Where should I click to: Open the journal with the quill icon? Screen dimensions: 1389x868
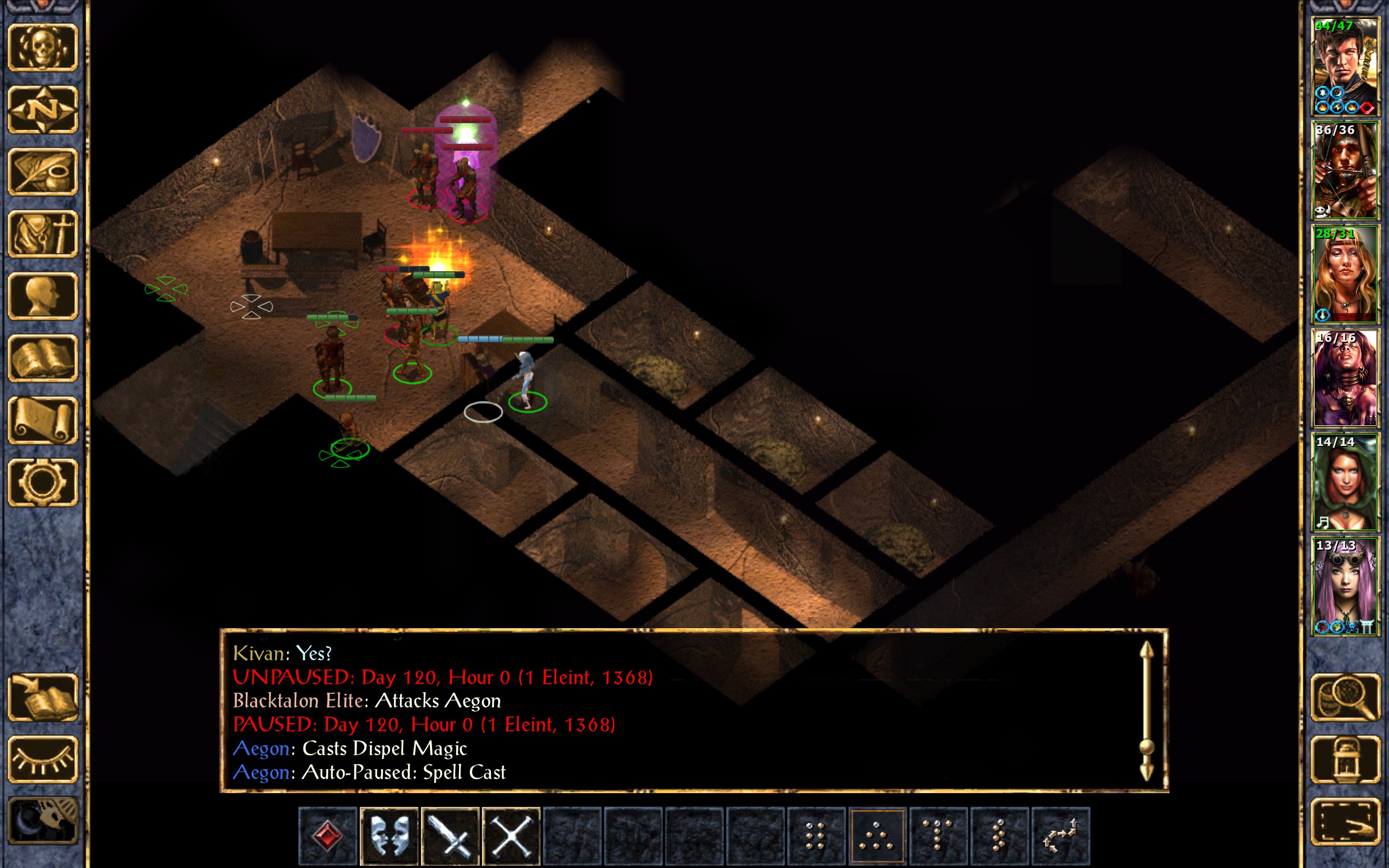pos(43,171)
